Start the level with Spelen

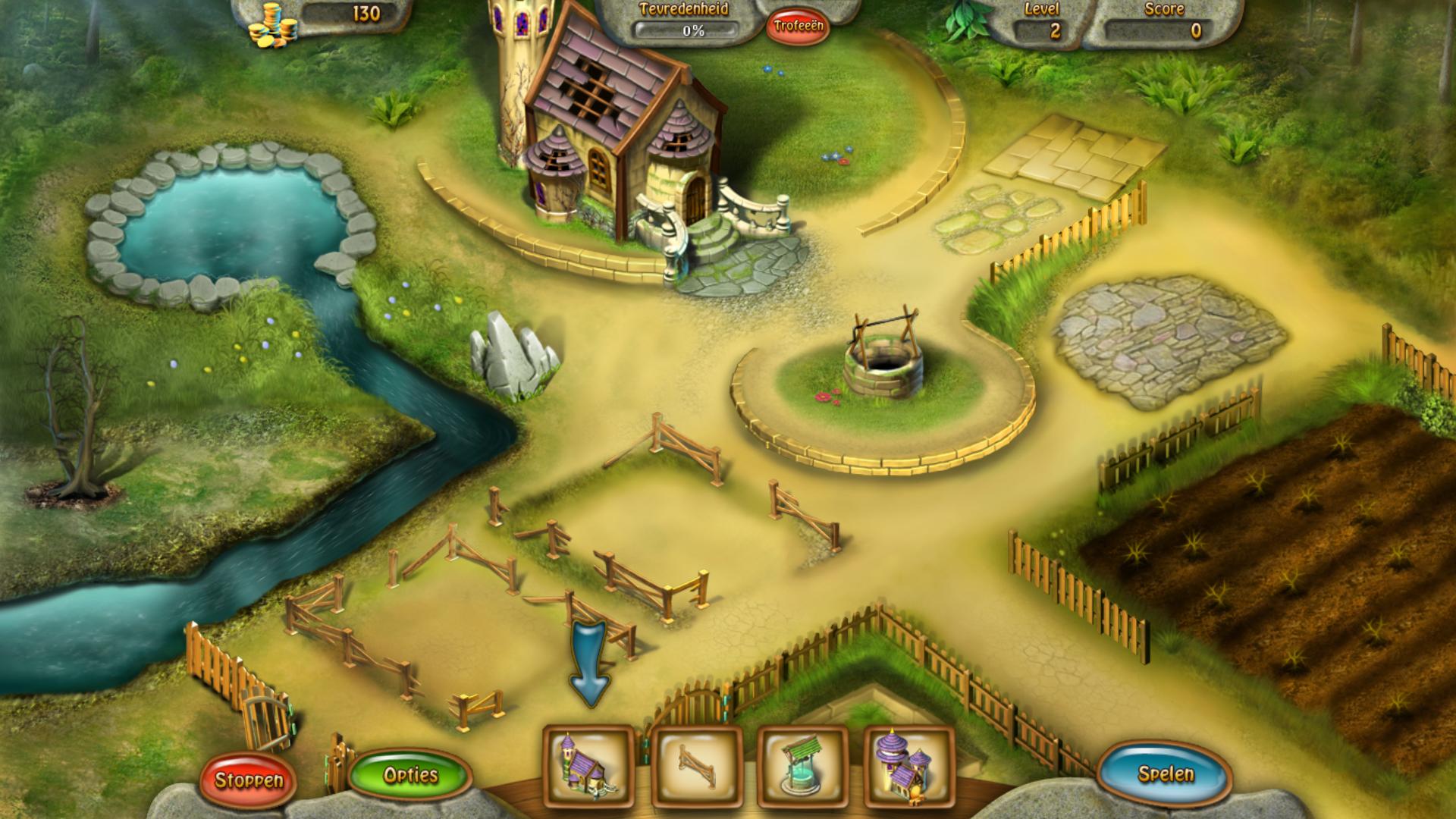(1166, 773)
